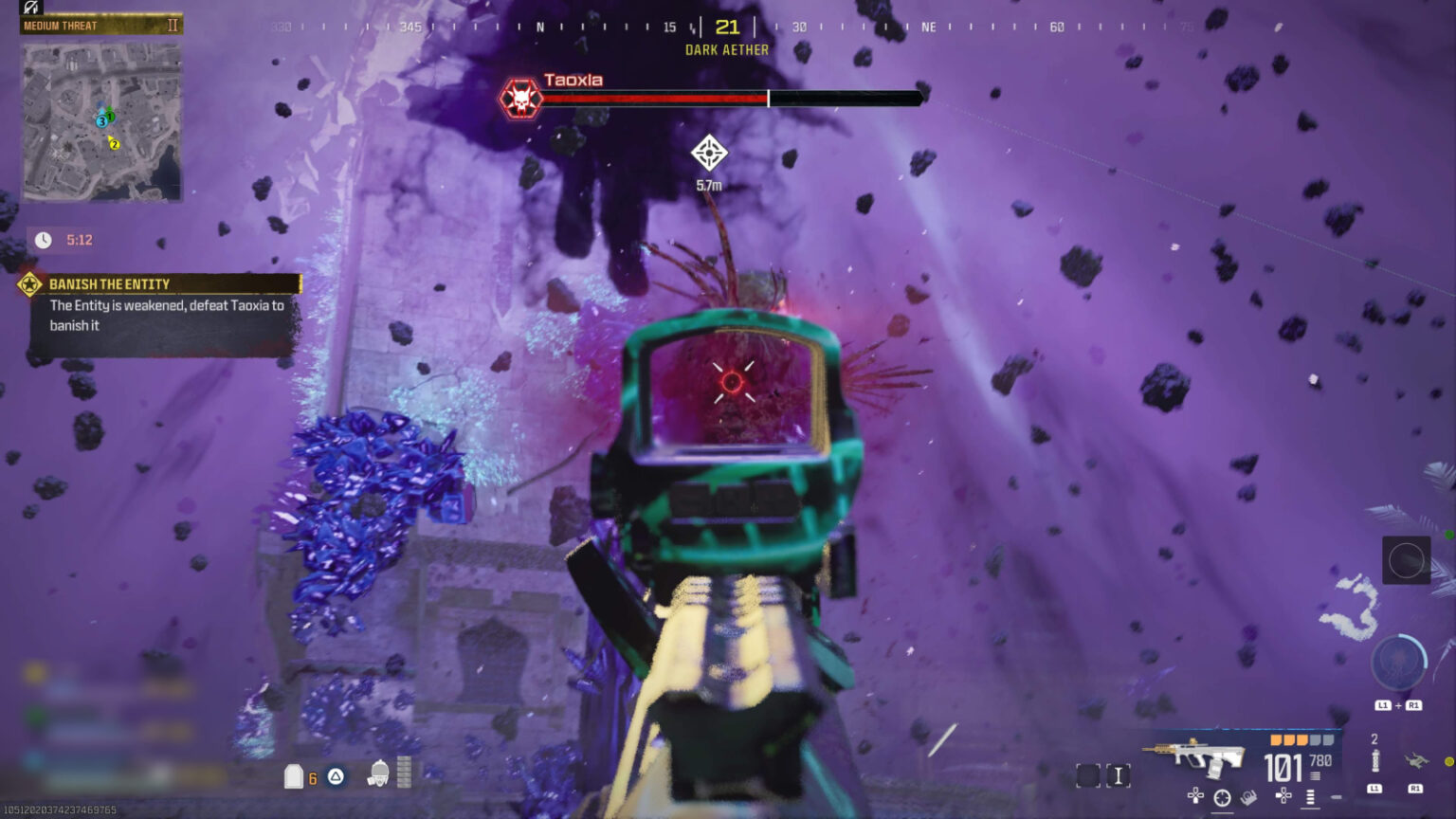Select the armor plate icon showing 6

[294, 775]
